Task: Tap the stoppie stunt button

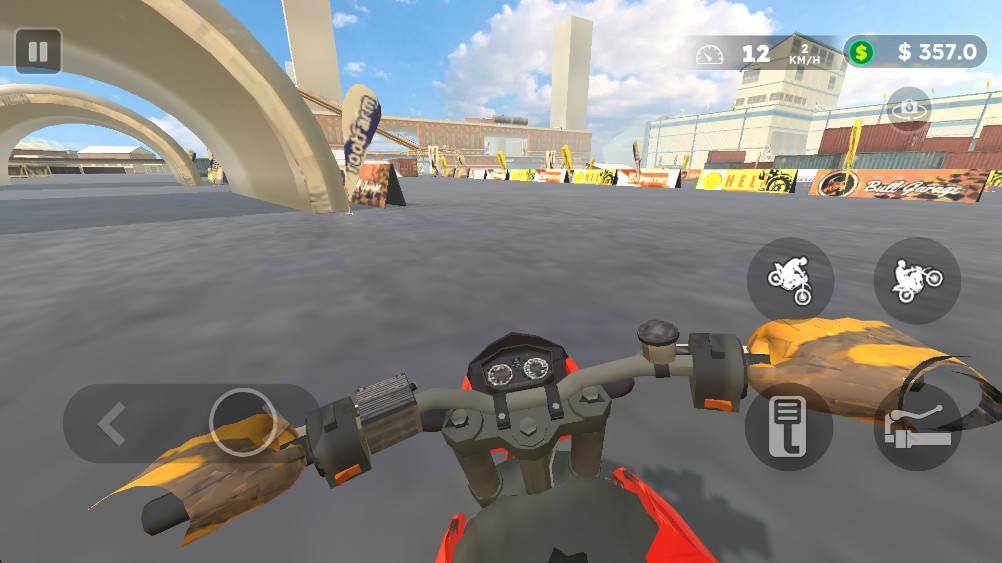Action: coord(790,280)
